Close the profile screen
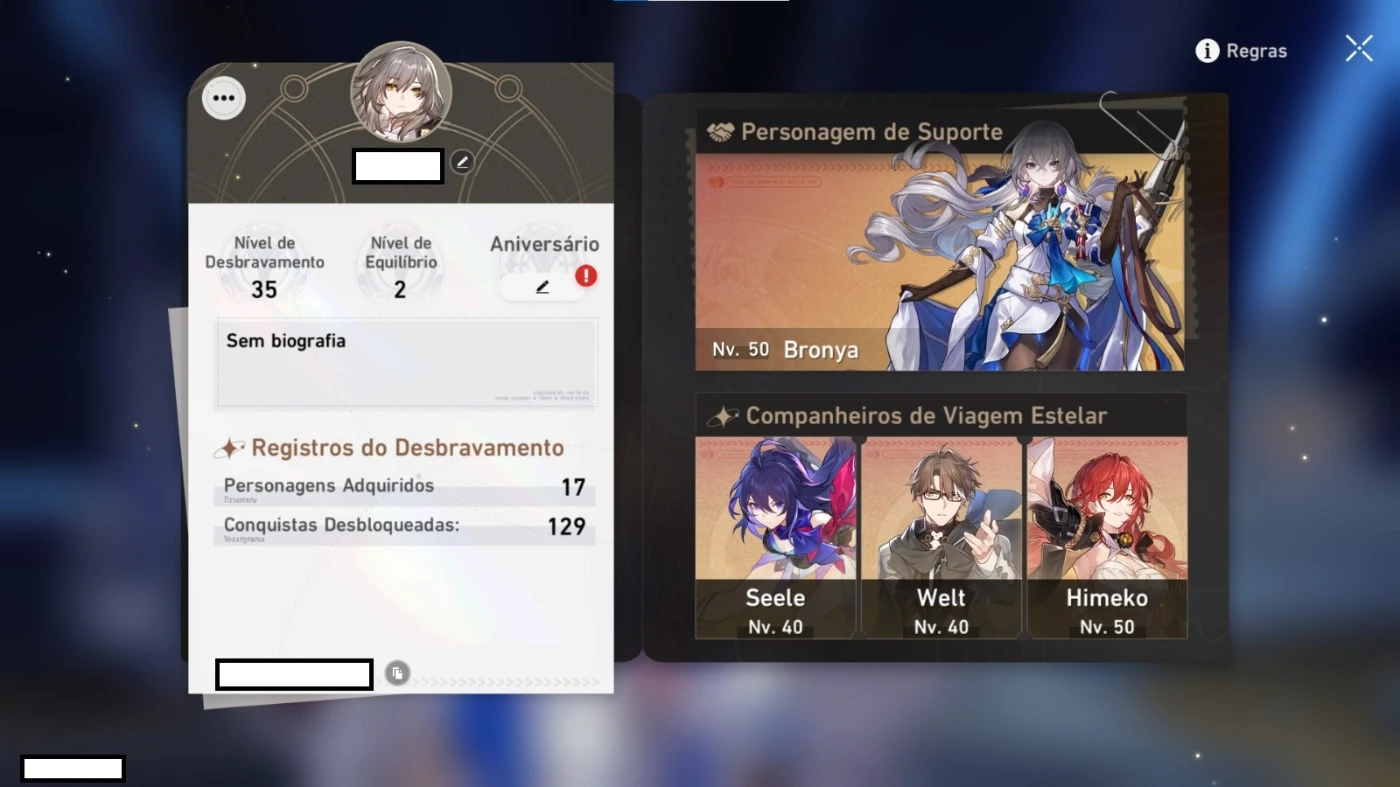Screen dimensions: 1400x787 (x=1357, y=47)
